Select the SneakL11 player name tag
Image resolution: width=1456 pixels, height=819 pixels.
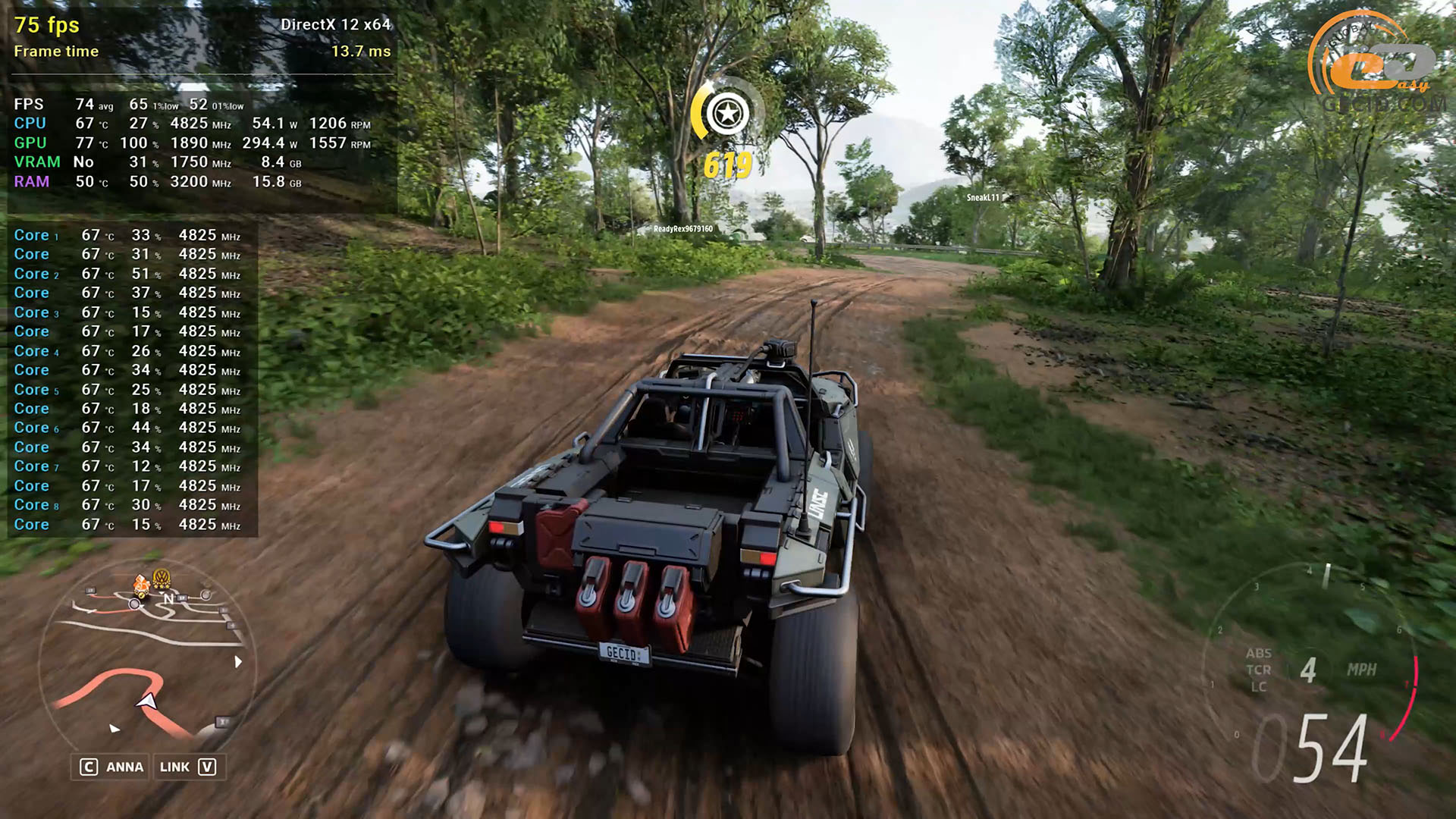coord(983,198)
